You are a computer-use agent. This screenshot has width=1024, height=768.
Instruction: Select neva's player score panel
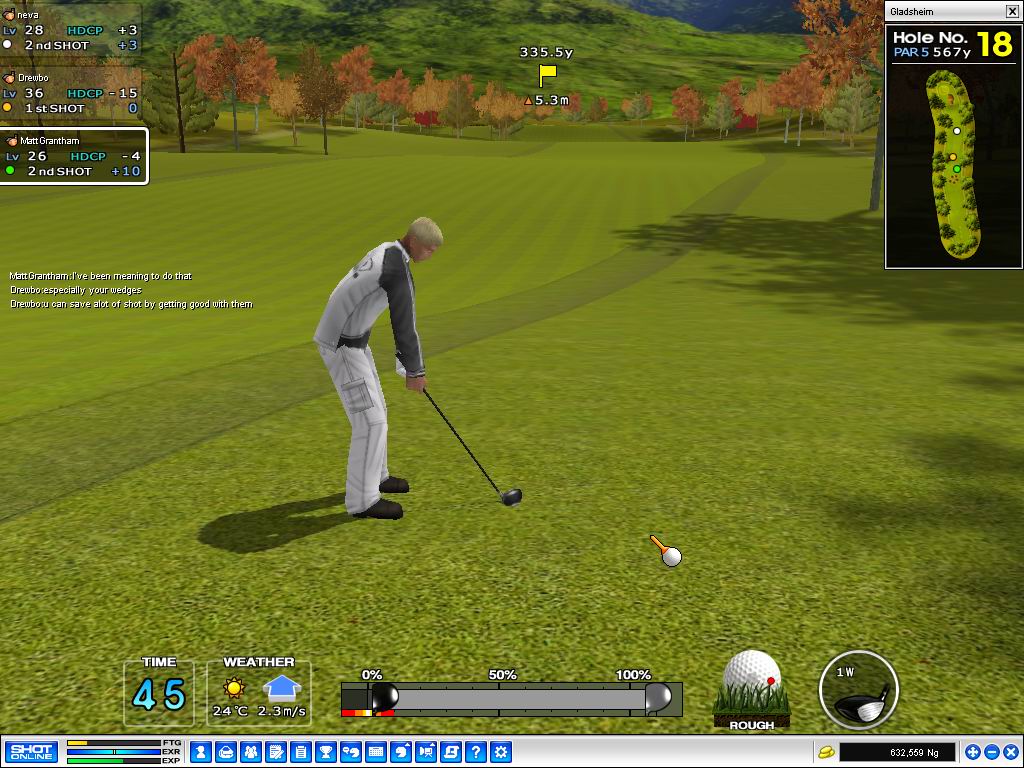[72, 32]
